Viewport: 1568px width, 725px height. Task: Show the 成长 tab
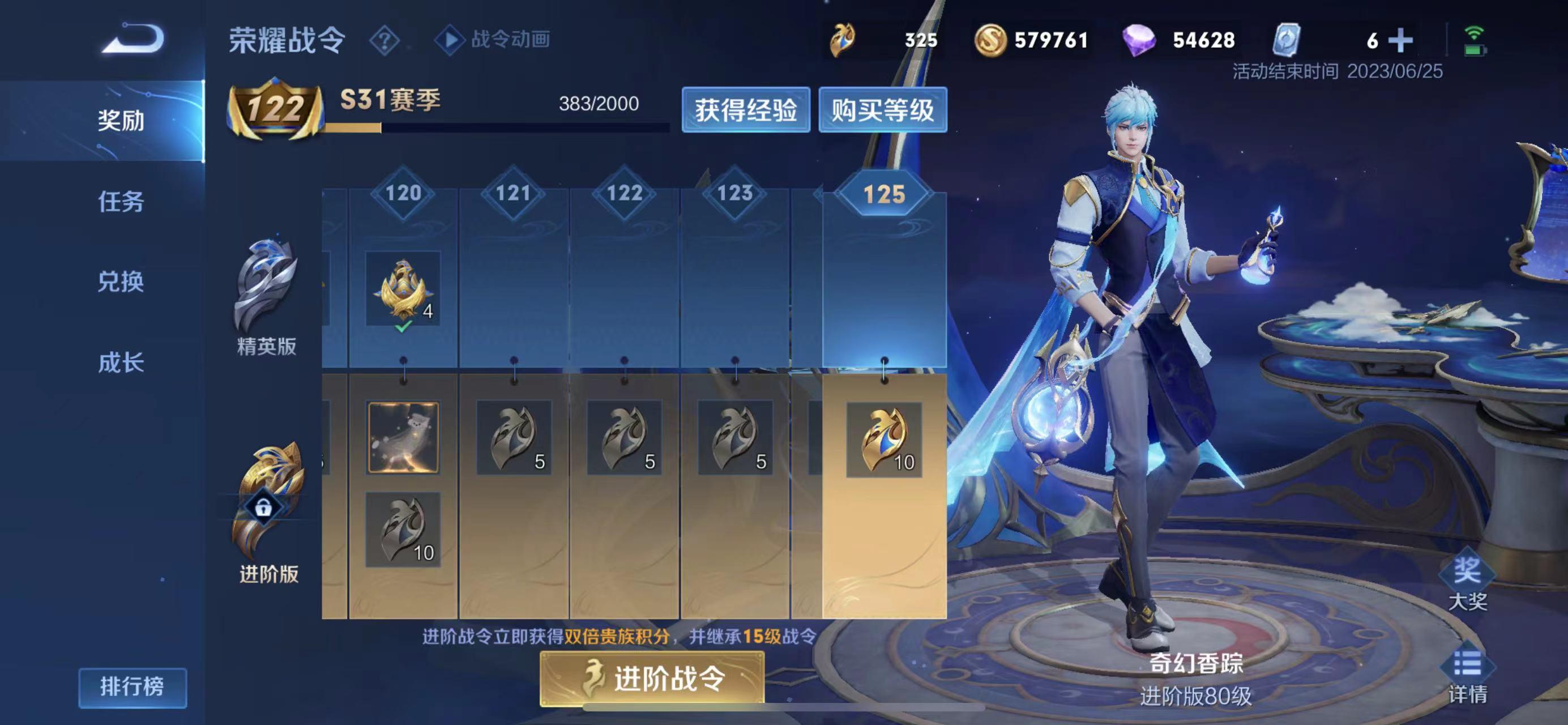pos(121,363)
